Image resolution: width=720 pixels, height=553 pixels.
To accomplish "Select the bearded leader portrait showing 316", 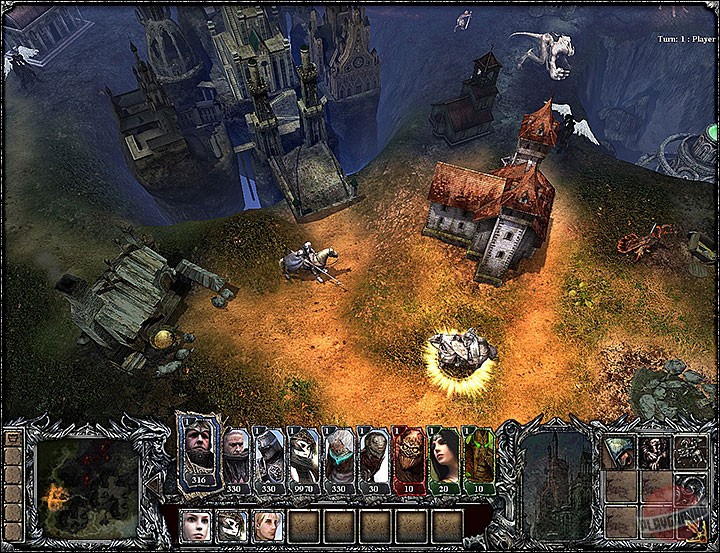I will click(x=199, y=457).
